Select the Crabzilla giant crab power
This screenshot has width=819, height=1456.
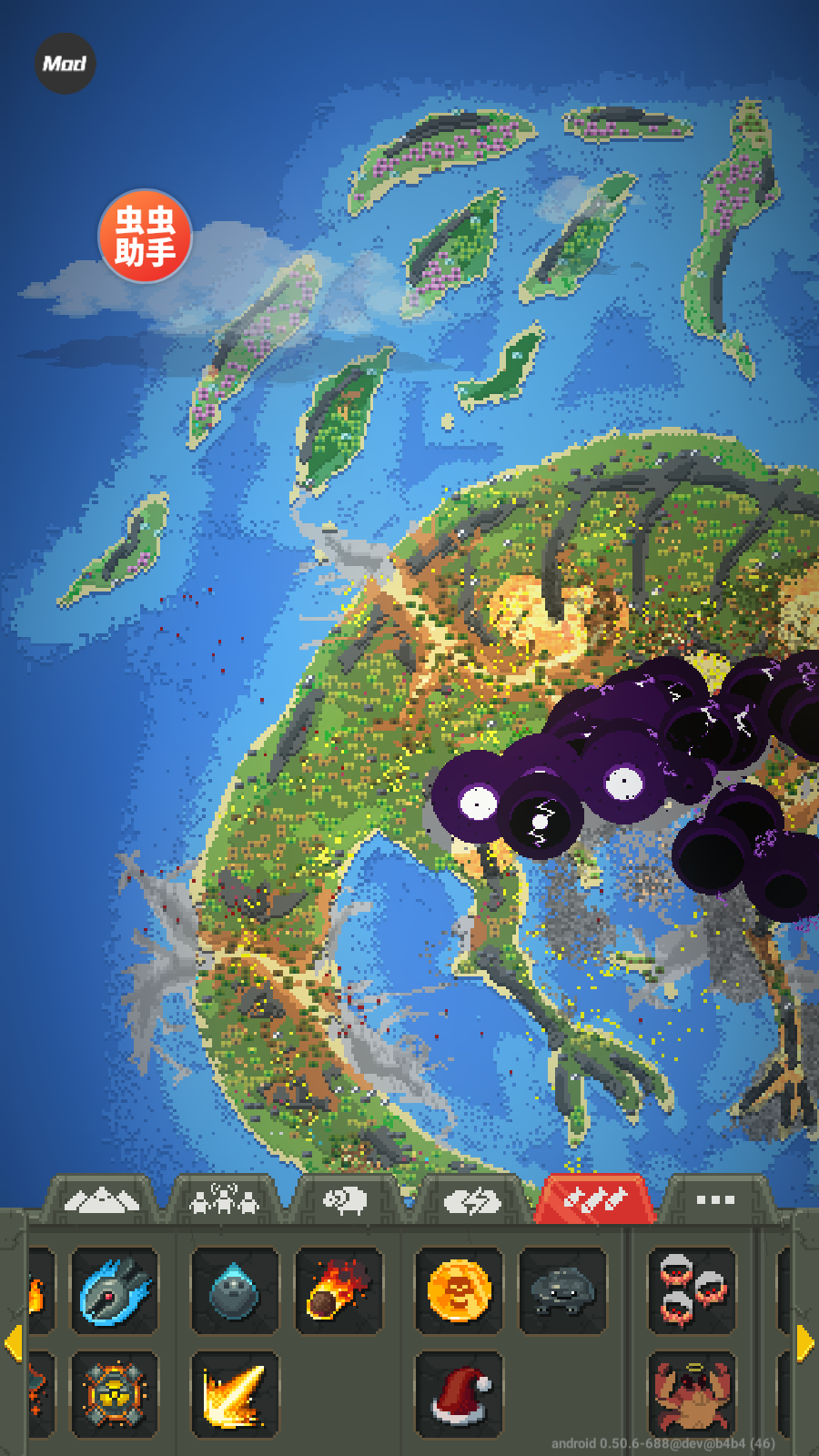tap(692, 1394)
